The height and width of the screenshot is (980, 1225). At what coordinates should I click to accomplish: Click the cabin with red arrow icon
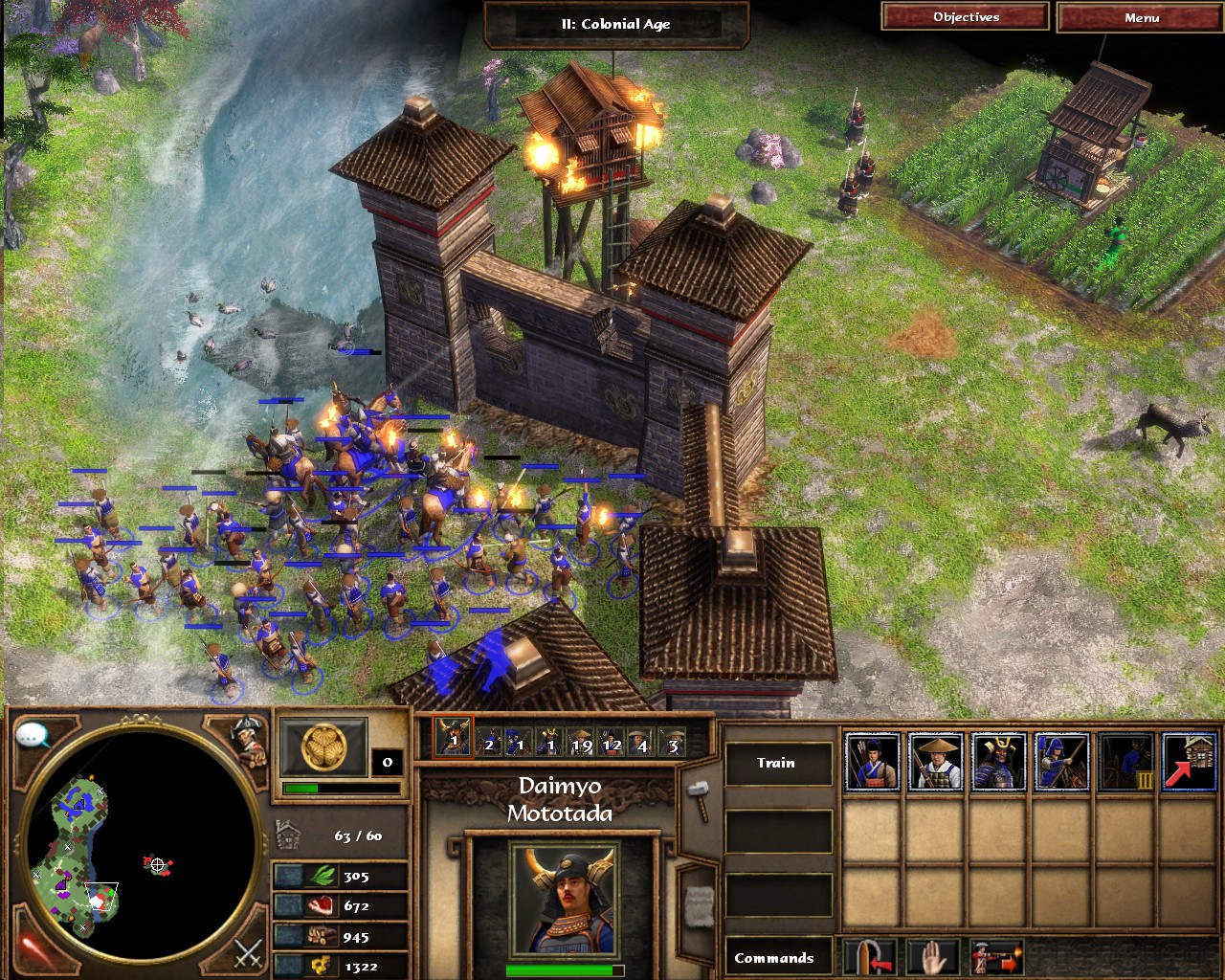[x=1189, y=762]
